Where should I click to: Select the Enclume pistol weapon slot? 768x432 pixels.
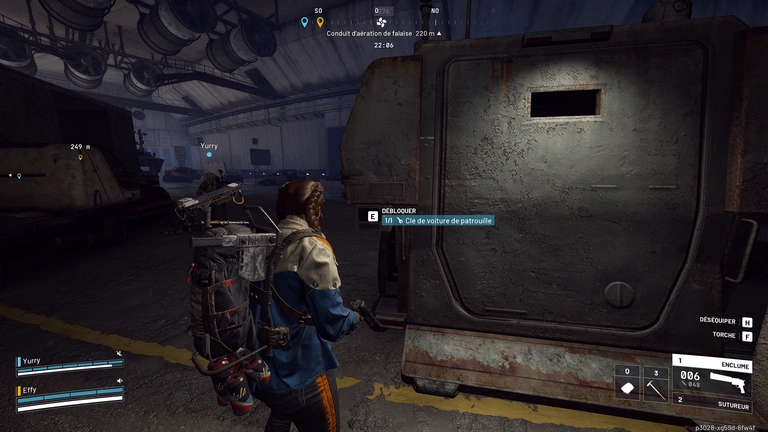(713, 373)
